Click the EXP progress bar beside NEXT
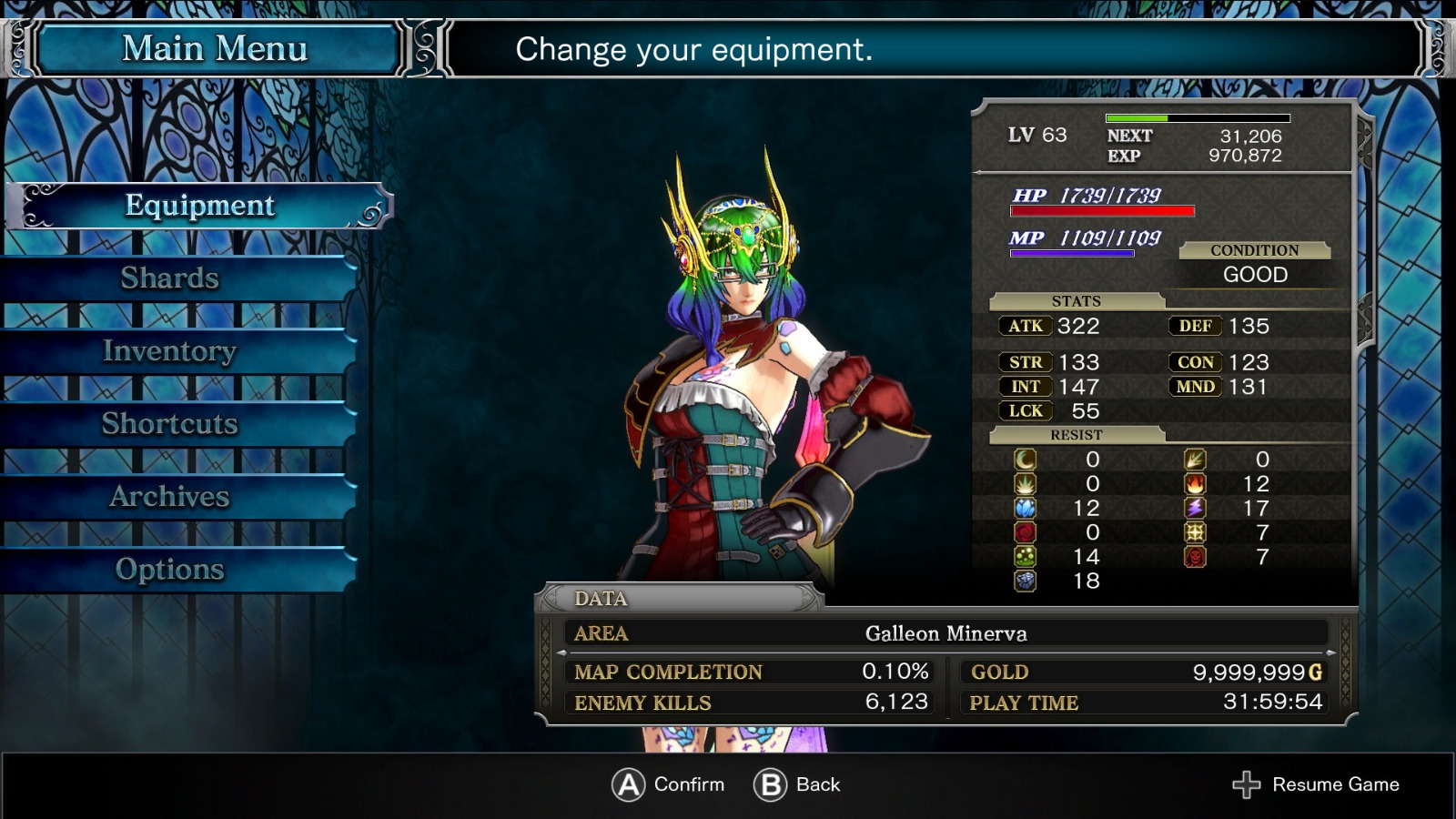The height and width of the screenshot is (819, 1456). point(1197,117)
